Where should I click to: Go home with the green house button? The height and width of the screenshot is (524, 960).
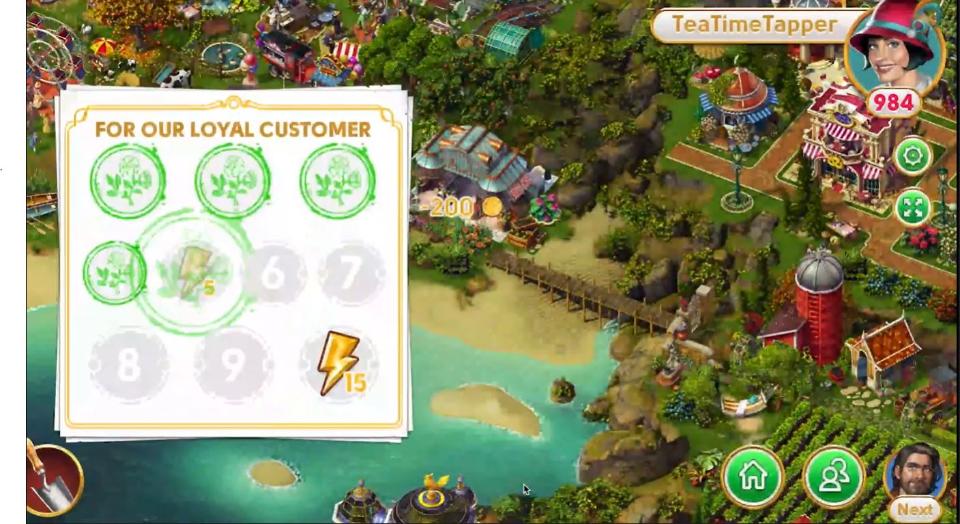(753, 478)
